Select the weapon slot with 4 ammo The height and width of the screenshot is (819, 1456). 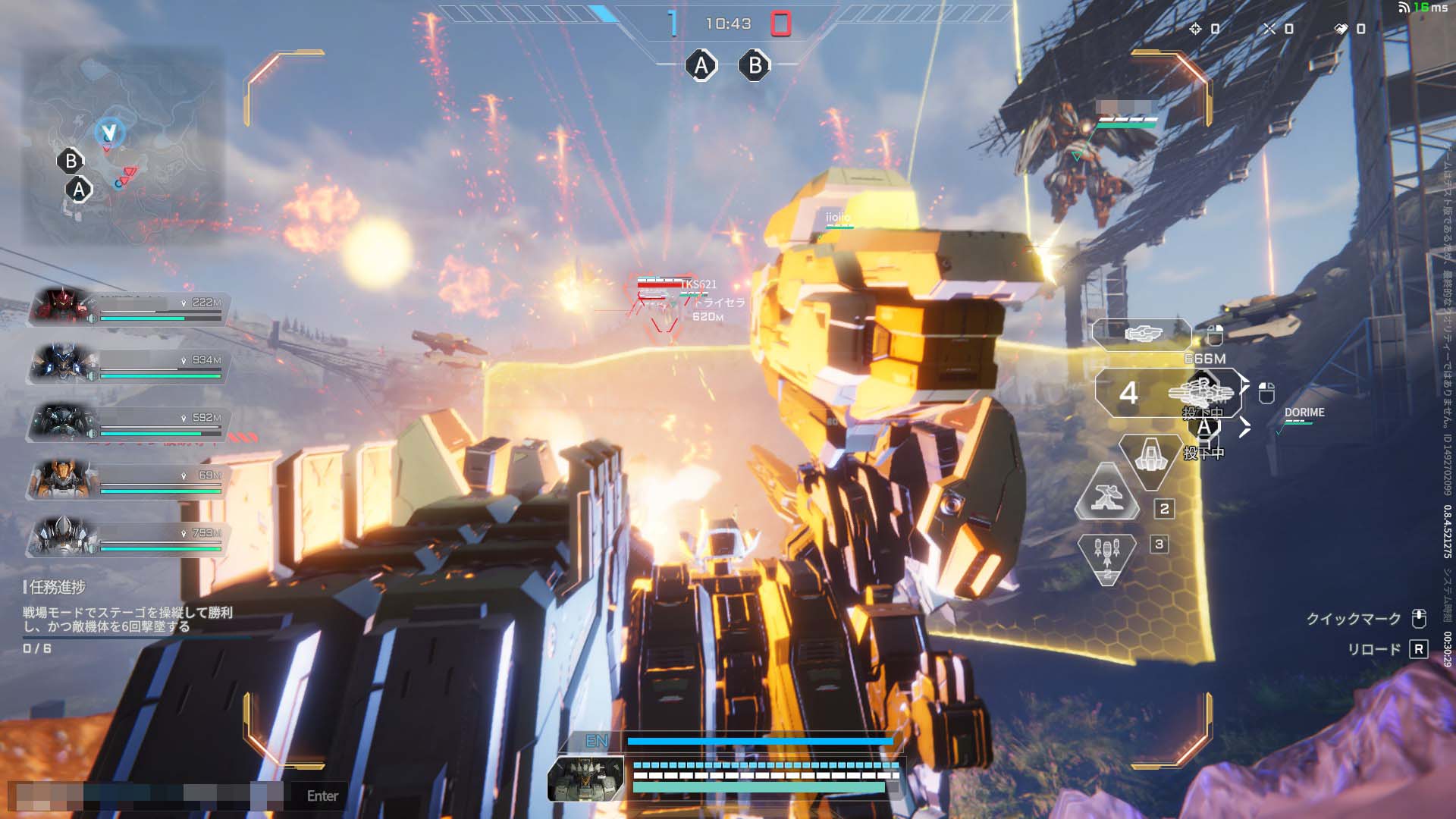coord(1169,393)
